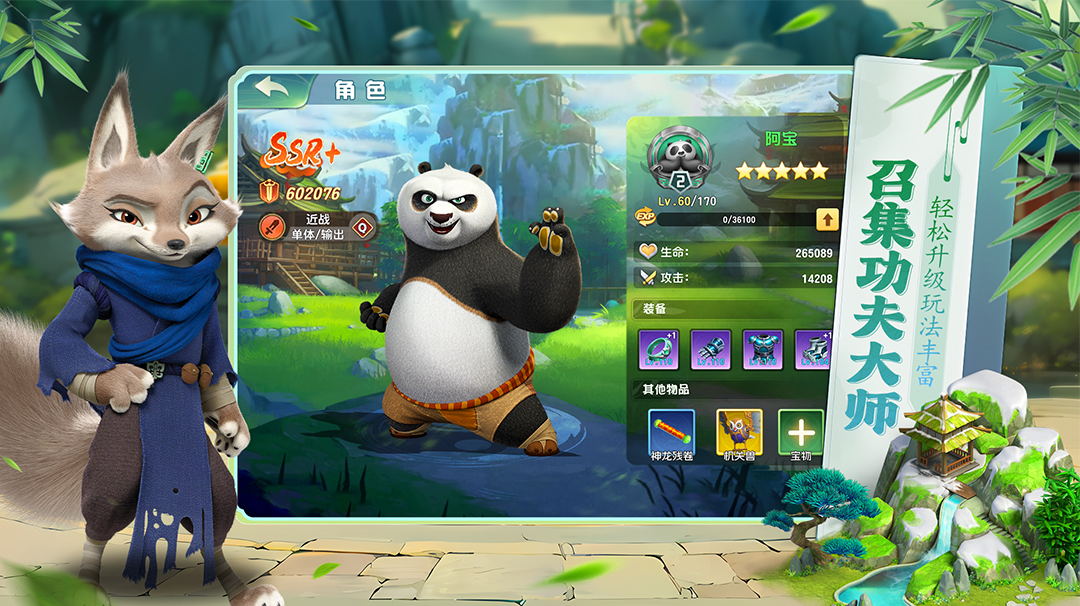Click the 阿宝 panda rank badge
1080x606 pixels.
click(x=680, y=159)
